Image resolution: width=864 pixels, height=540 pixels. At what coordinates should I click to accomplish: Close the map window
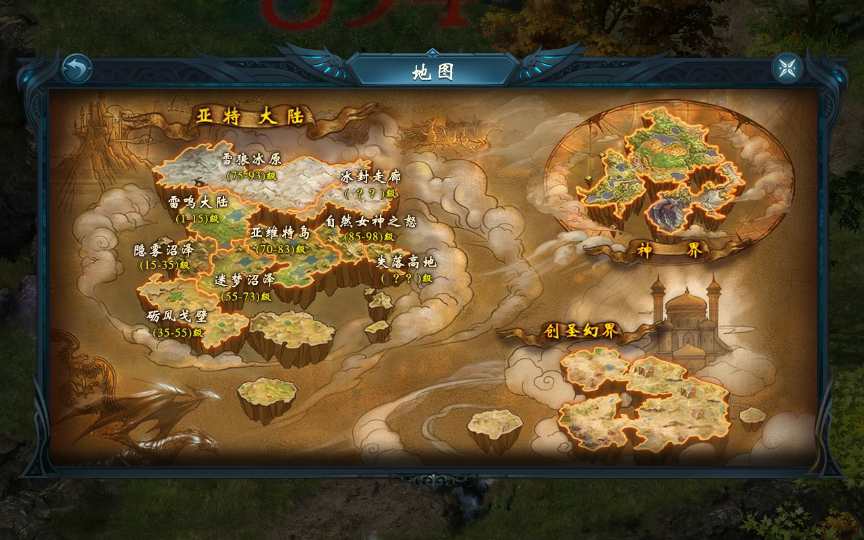pos(787,68)
